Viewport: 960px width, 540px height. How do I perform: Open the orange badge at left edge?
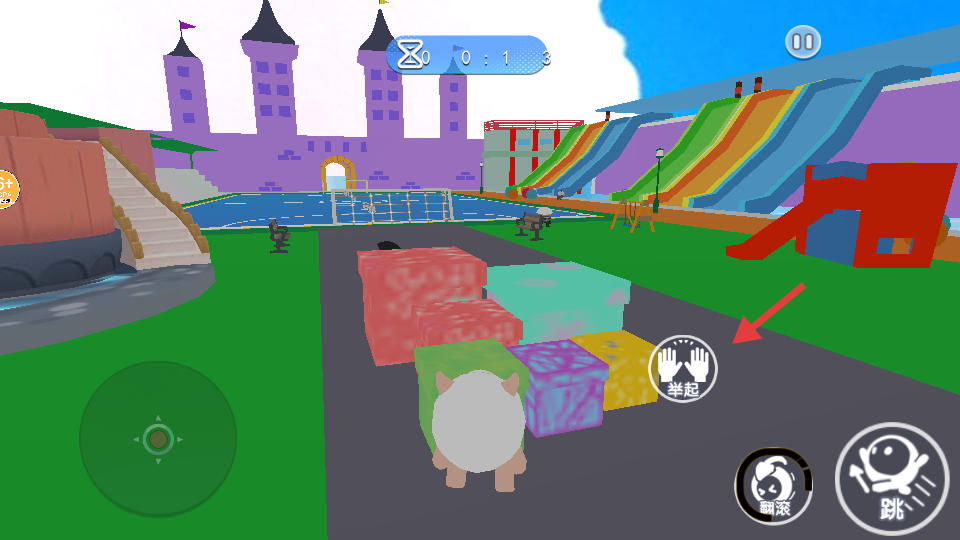pyautogui.click(x=5, y=188)
